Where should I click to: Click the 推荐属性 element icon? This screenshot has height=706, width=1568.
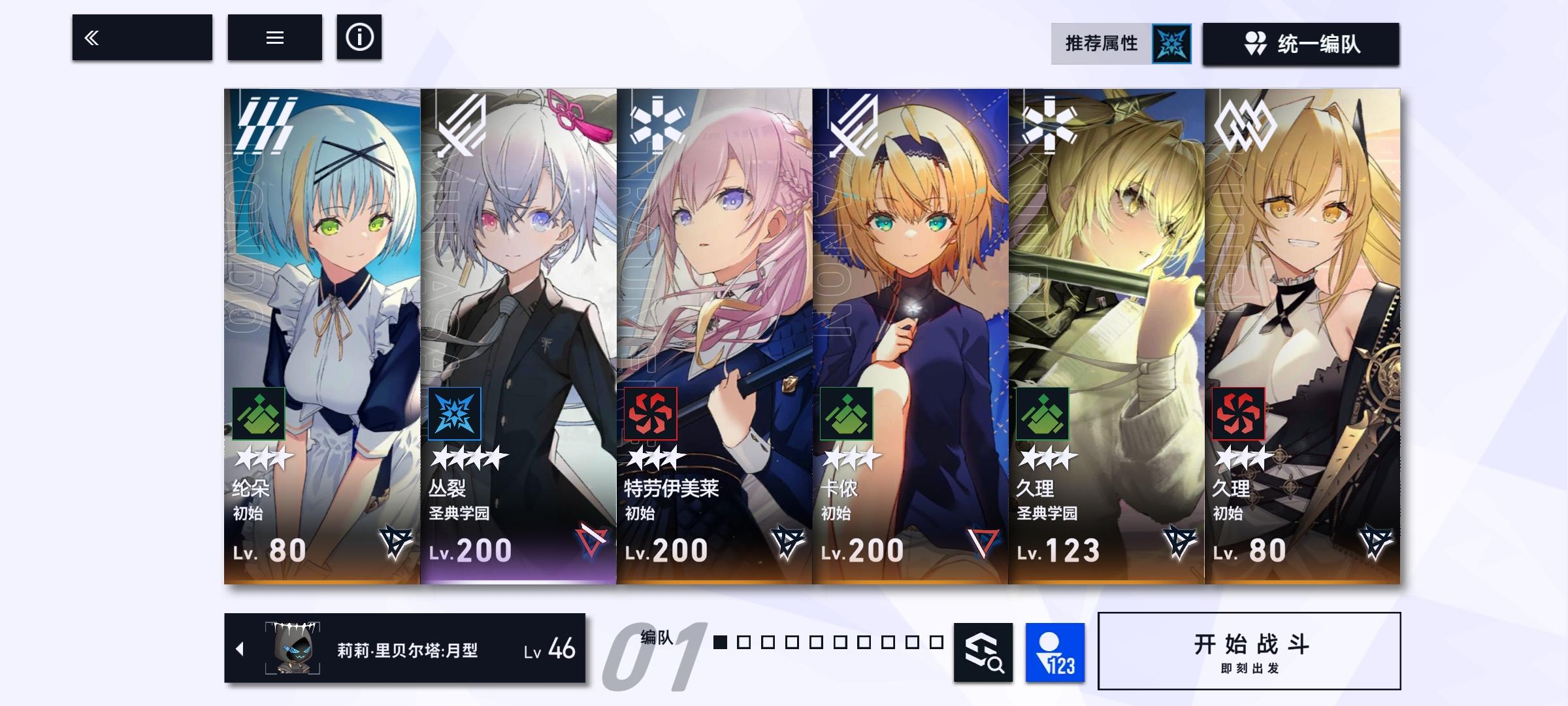point(1173,44)
